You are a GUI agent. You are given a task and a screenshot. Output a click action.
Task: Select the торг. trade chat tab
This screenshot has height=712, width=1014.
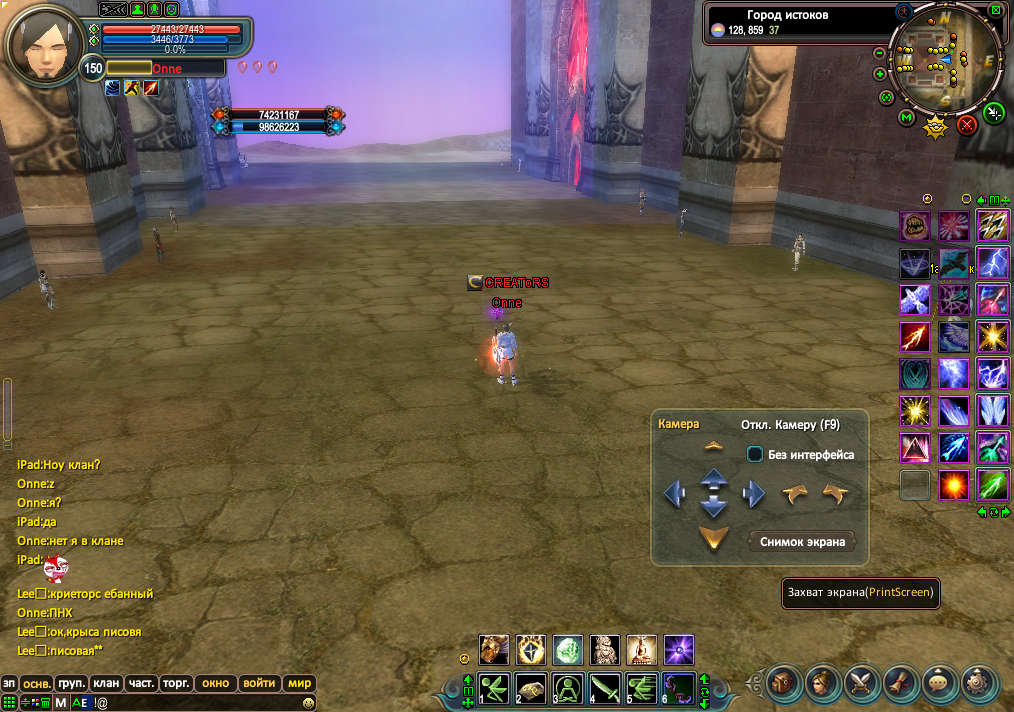click(176, 684)
